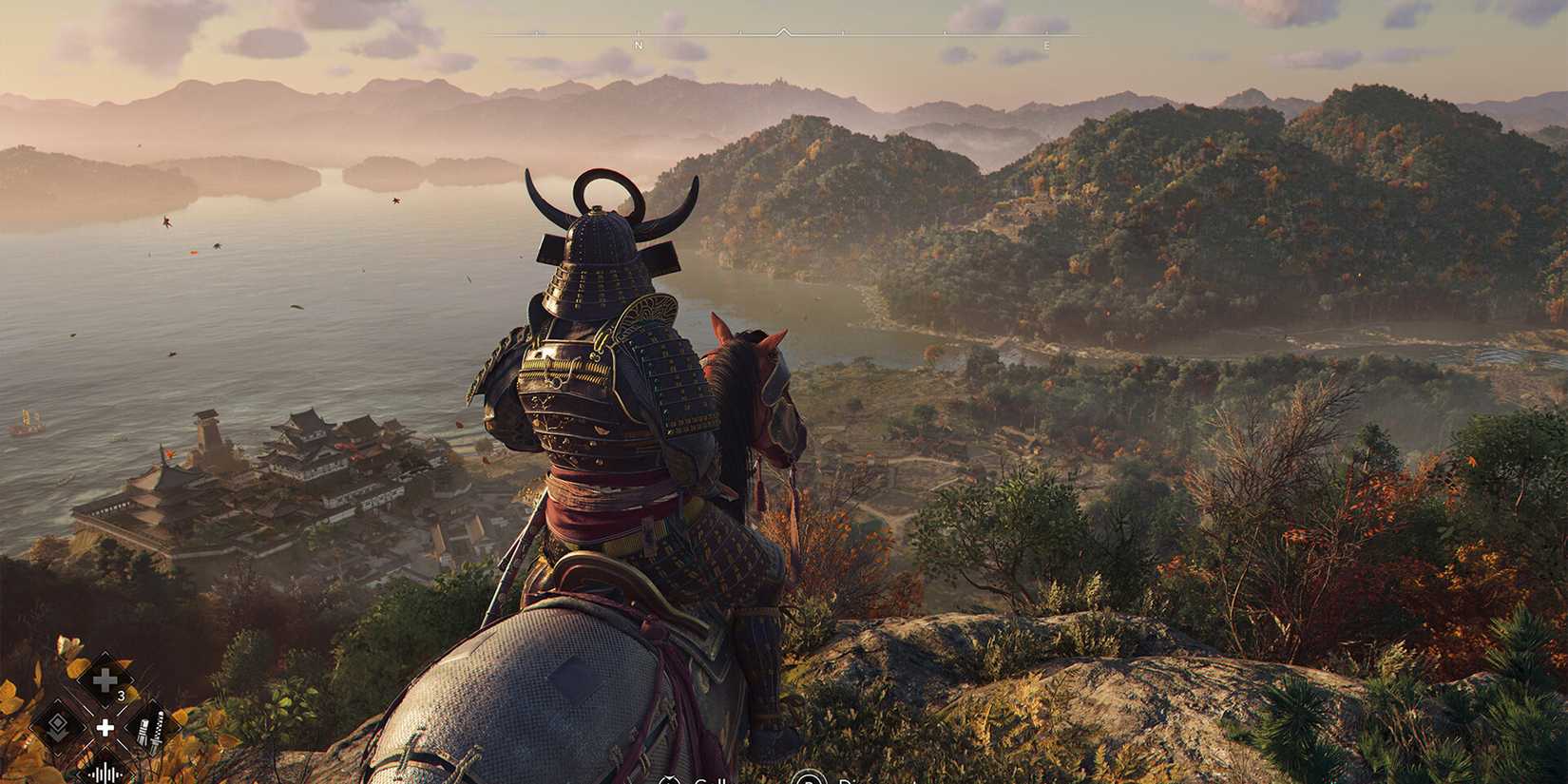
Task: Click the compass tick mark left of N
Action: click(537, 34)
